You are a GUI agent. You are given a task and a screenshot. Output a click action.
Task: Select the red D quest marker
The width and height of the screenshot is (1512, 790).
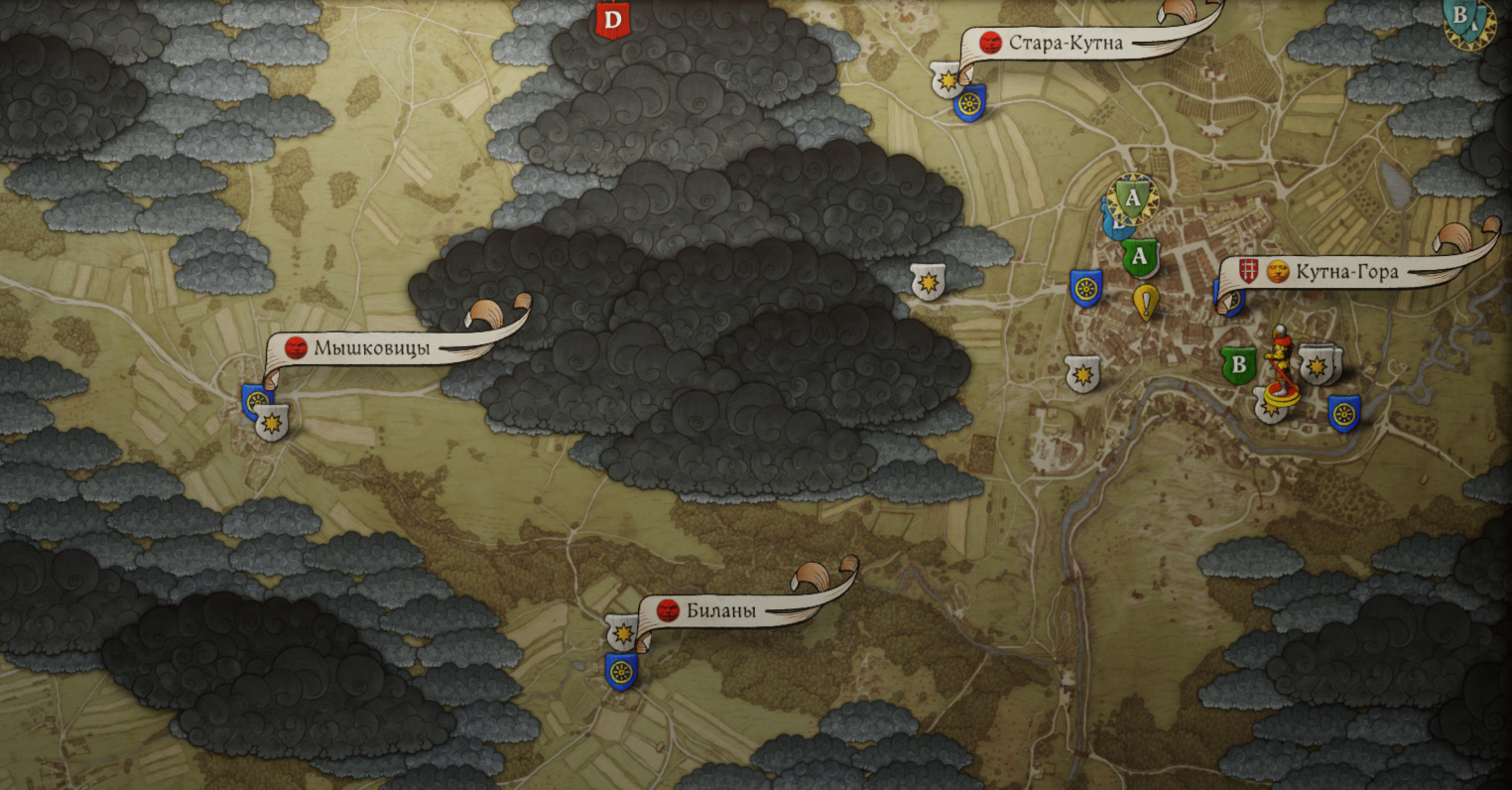click(x=612, y=19)
